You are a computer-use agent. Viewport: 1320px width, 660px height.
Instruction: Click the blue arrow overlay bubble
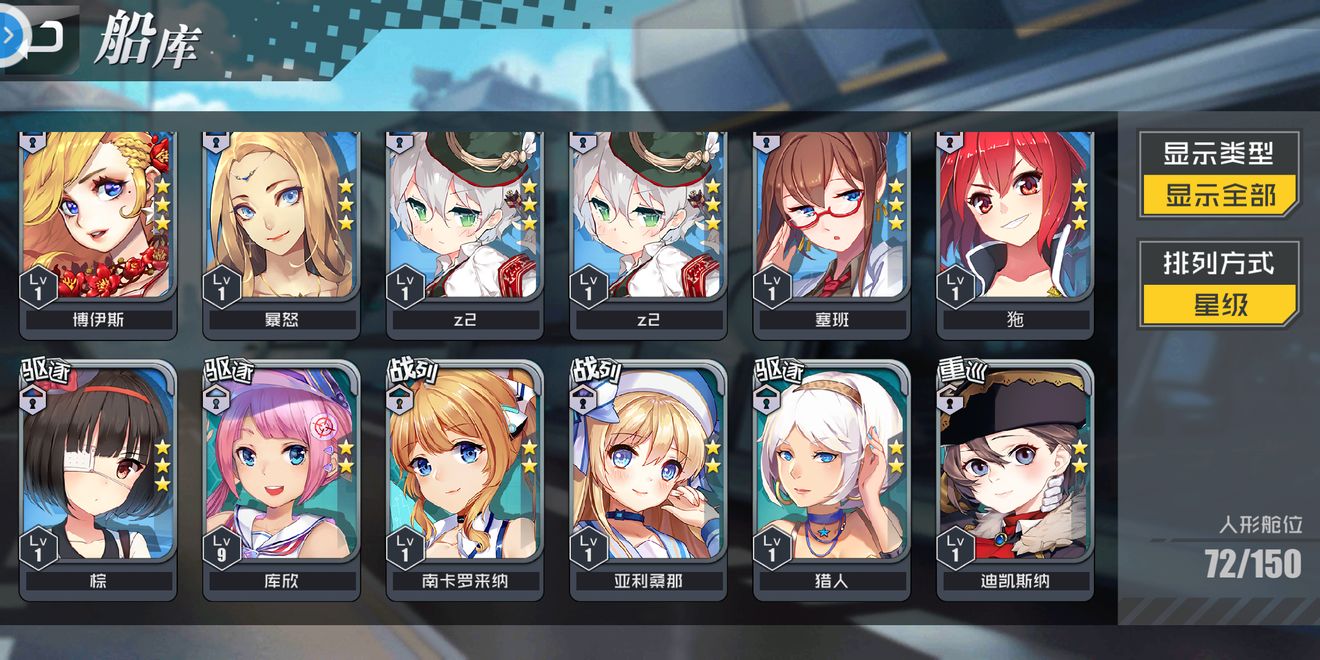coord(8,35)
